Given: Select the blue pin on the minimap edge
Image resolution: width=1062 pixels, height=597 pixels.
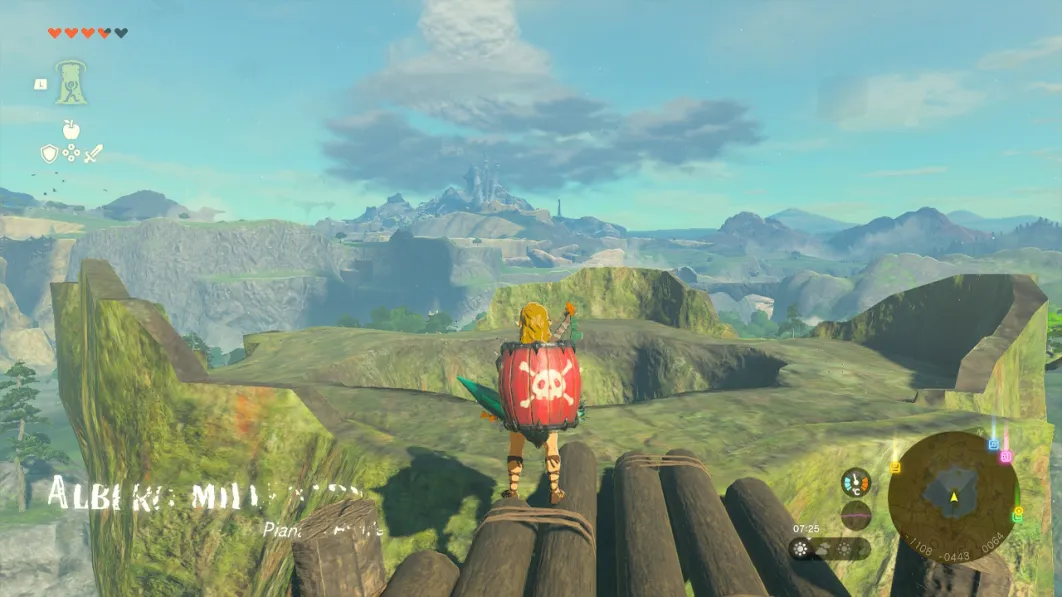Looking at the screenshot, I should pyautogui.click(x=993, y=444).
